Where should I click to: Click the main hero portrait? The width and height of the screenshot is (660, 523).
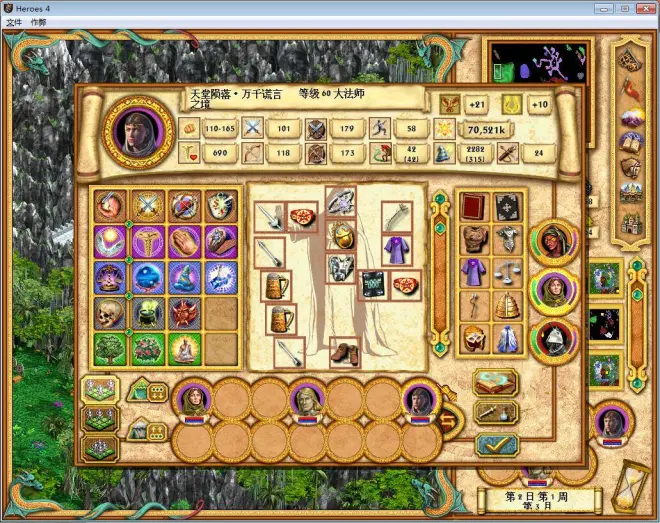point(138,130)
